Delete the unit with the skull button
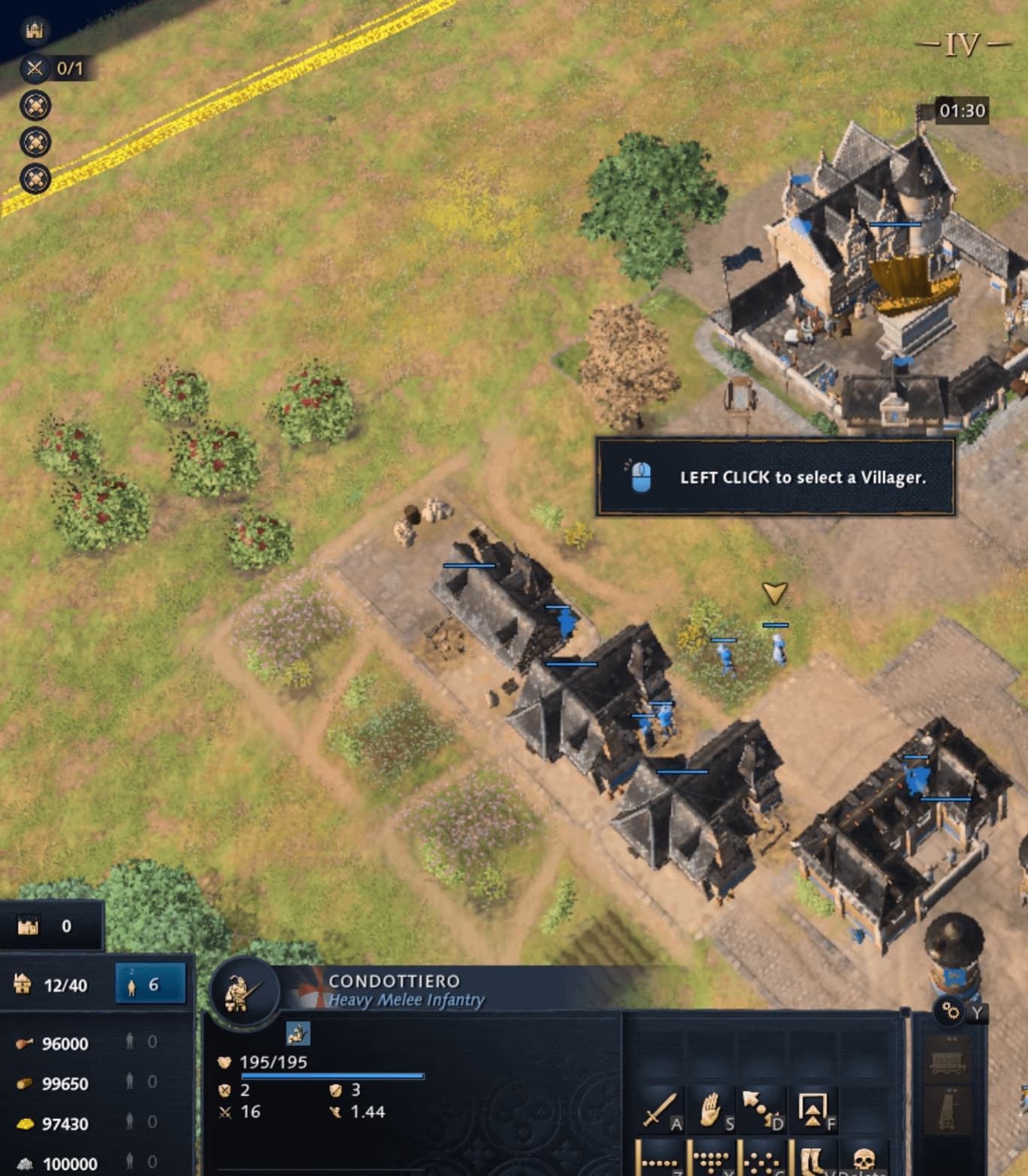 [863, 1160]
